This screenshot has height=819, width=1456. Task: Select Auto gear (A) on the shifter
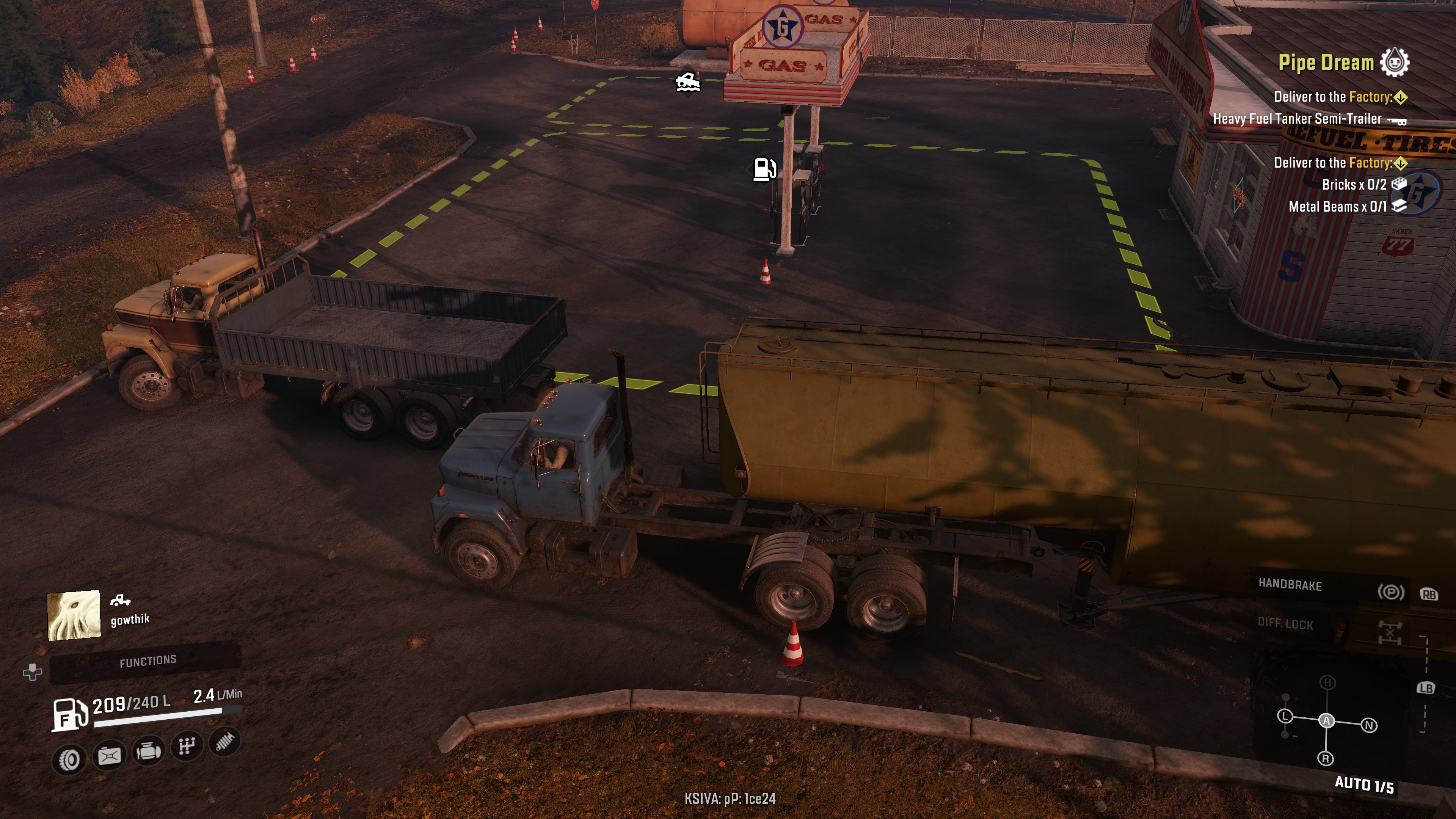tap(1327, 721)
